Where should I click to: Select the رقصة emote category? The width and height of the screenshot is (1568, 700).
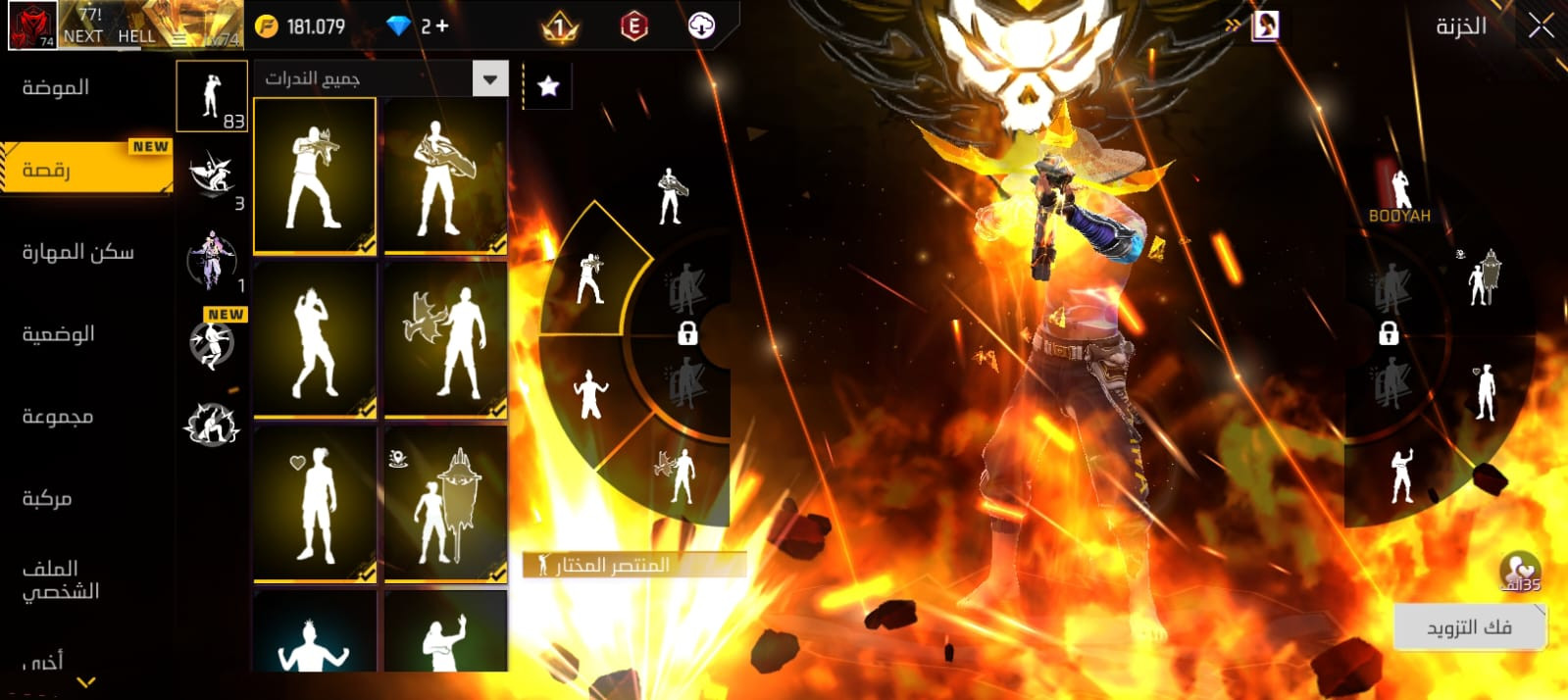tap(47, 170)
